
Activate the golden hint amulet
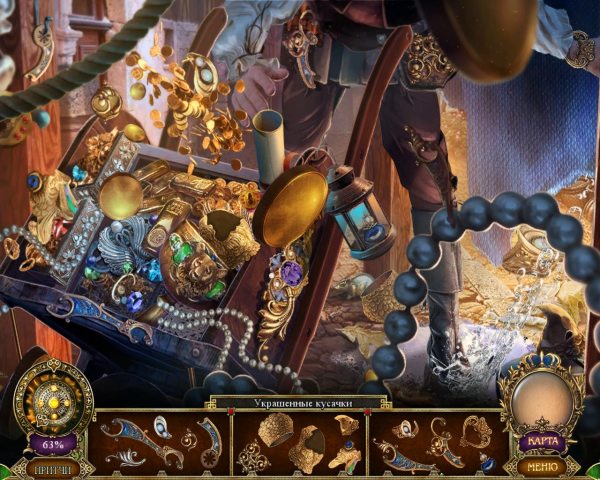(x=55, y=399)
